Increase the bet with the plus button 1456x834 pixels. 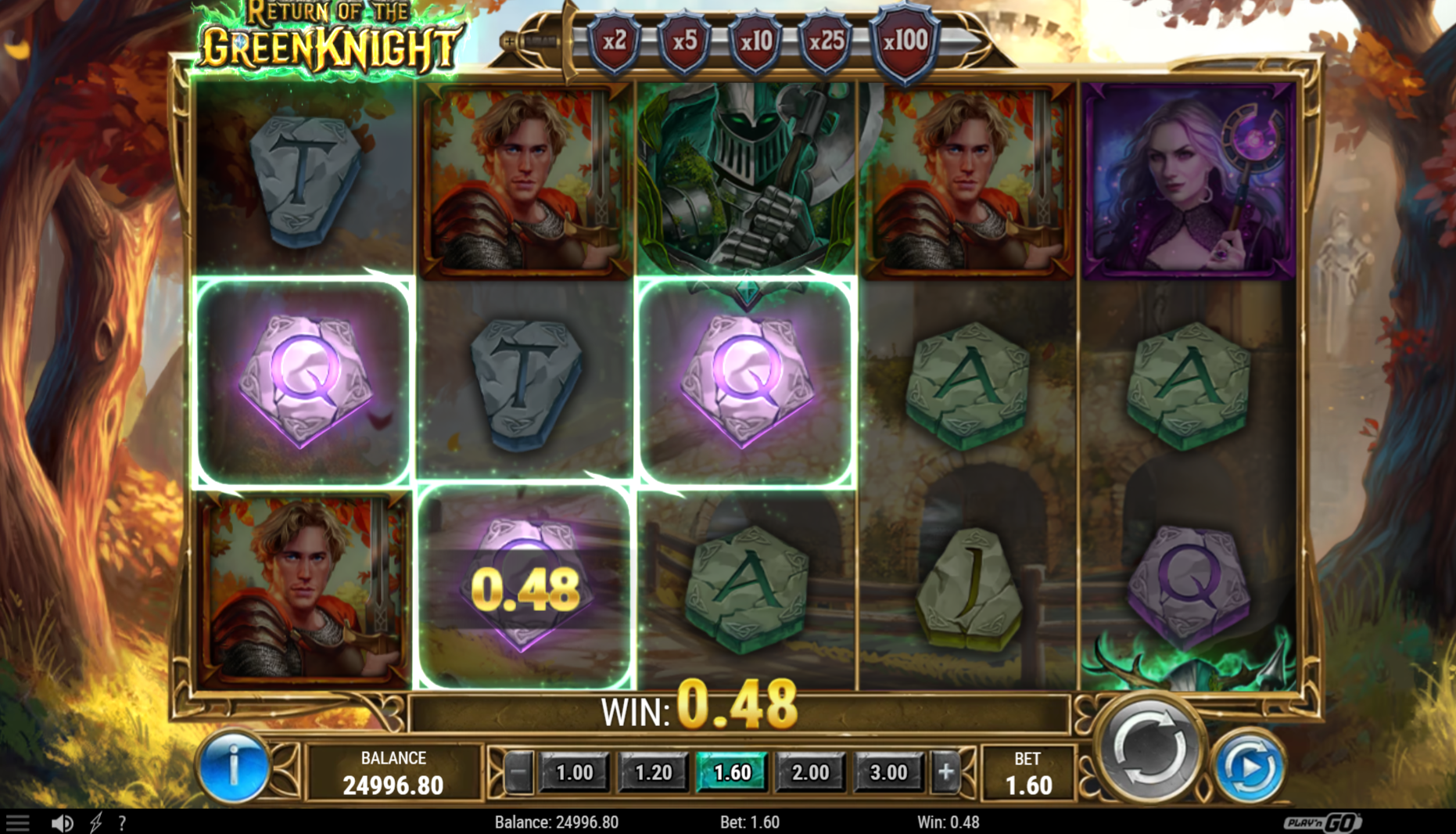(x=945, y=773)
